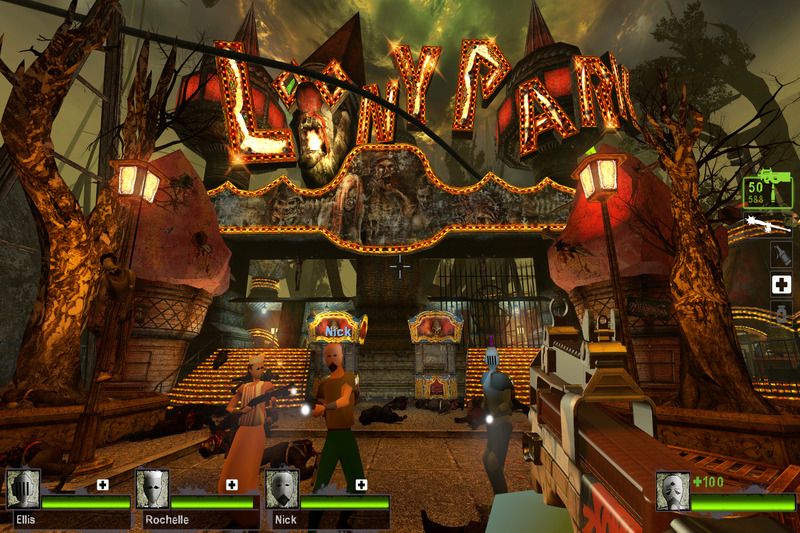Image resolution: width=800 pixels, height=533 pixels.
Task: Select the pain pills slot
Action: coord(781,316)
